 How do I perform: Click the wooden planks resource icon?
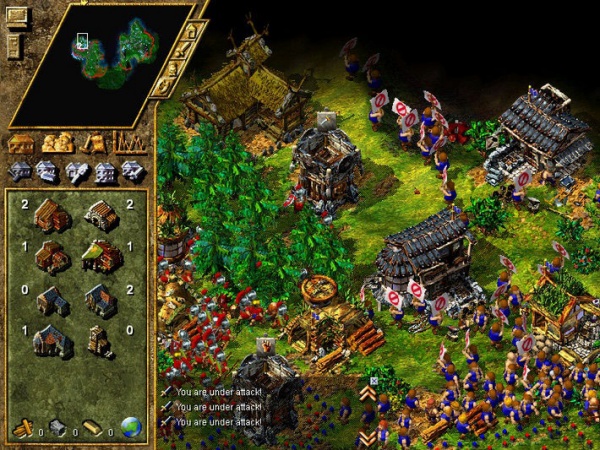22,428
